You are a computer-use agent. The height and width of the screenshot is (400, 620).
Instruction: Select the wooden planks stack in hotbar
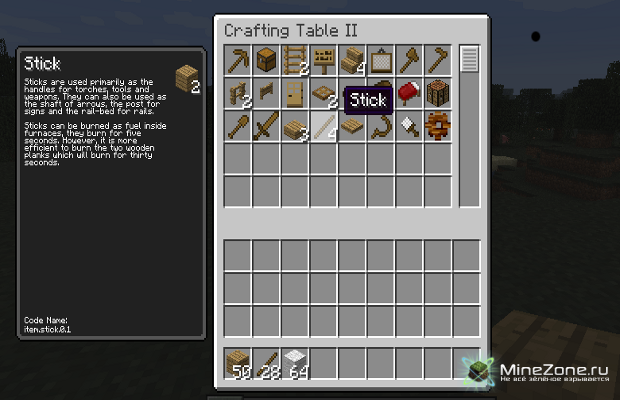tap(238, 364)
